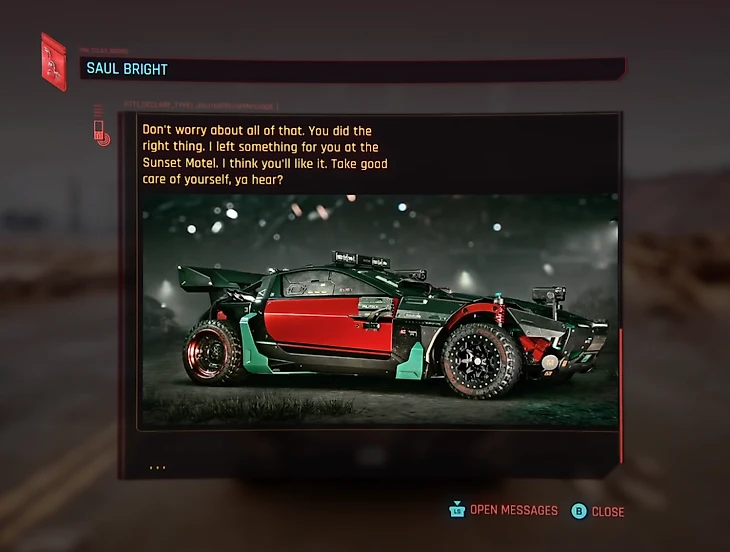Image resolution: width=730 pixels, height=552 pixels.
Task: Close the message popup via Close label
Action: point(607,512)
